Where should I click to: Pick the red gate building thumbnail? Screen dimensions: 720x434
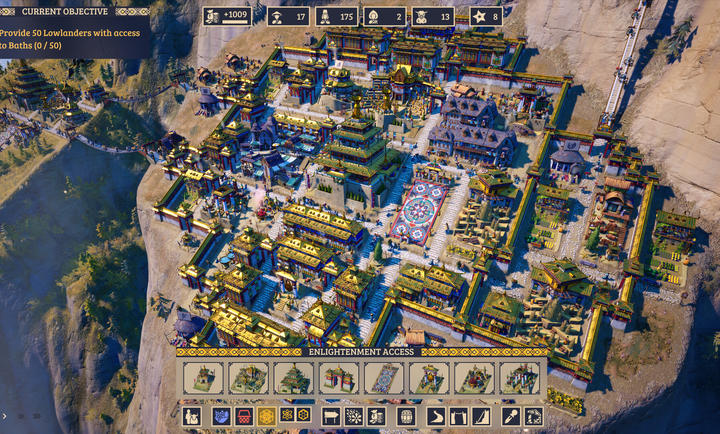click(x=339, y=378)
